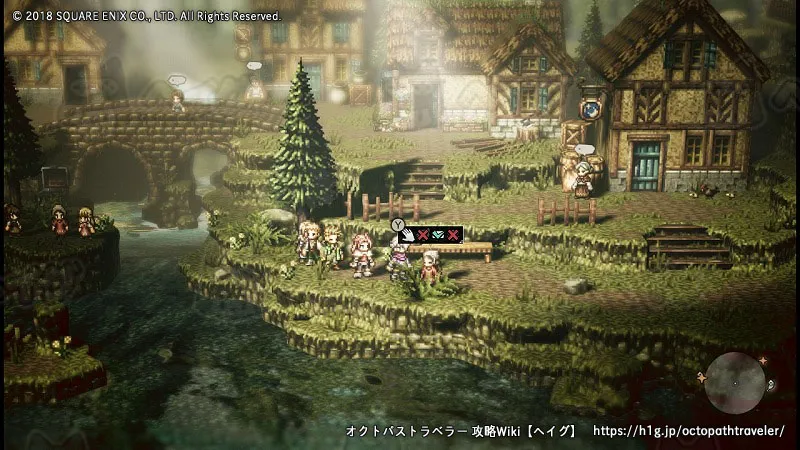Choose the green checkmark in the action box
This screenshot has height=450, width=800.
click(x=438, y=234)
